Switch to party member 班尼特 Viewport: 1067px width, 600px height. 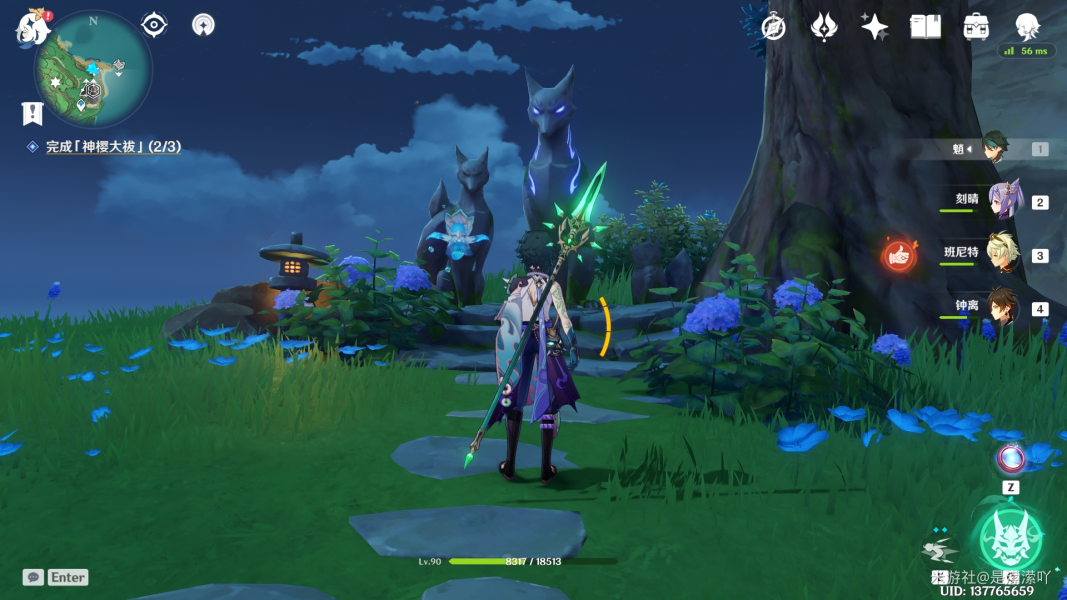pos(1001,254)
